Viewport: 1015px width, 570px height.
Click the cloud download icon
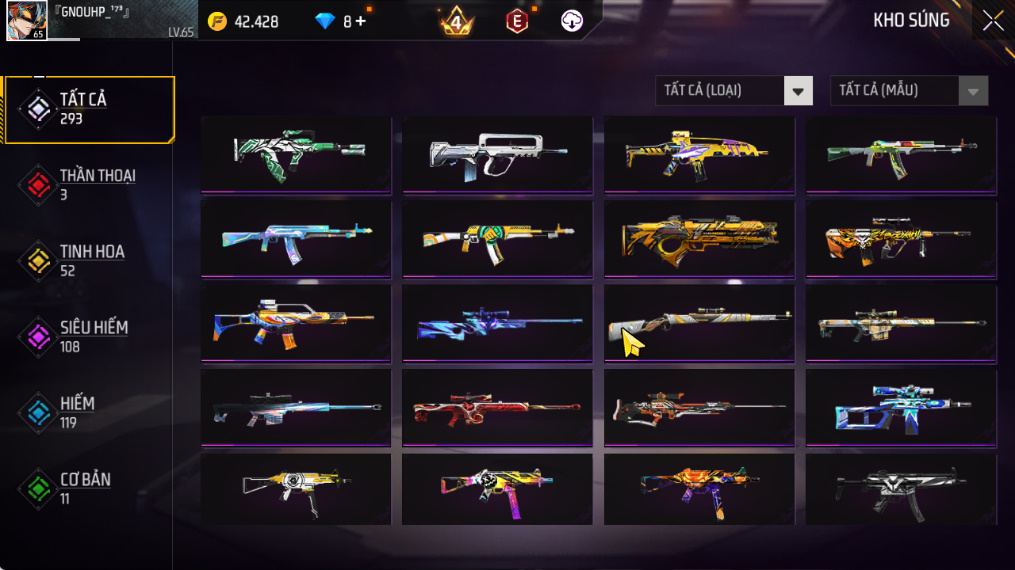[572, 21]
